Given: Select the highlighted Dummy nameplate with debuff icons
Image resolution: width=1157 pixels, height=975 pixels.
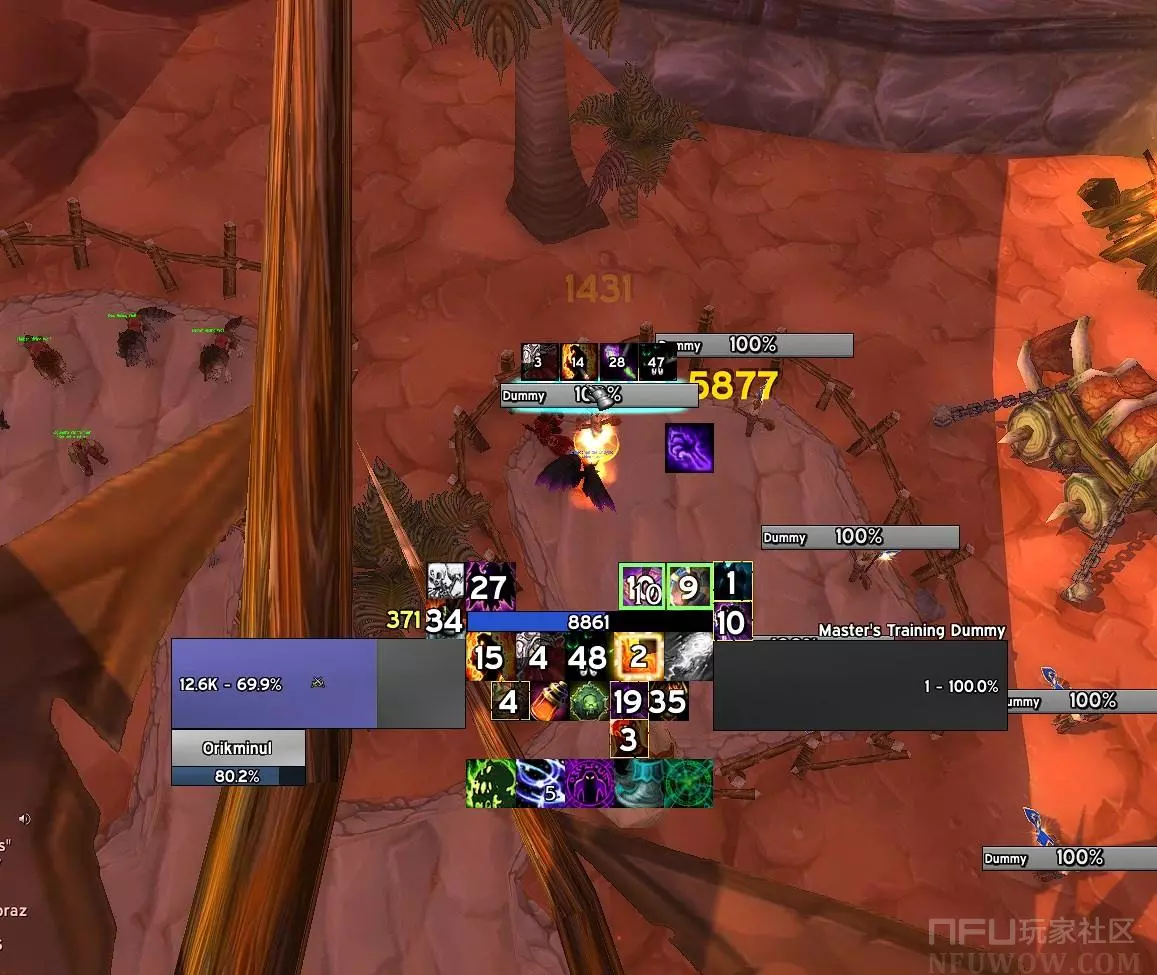Looking at the screenshot, I should point(598,395).
